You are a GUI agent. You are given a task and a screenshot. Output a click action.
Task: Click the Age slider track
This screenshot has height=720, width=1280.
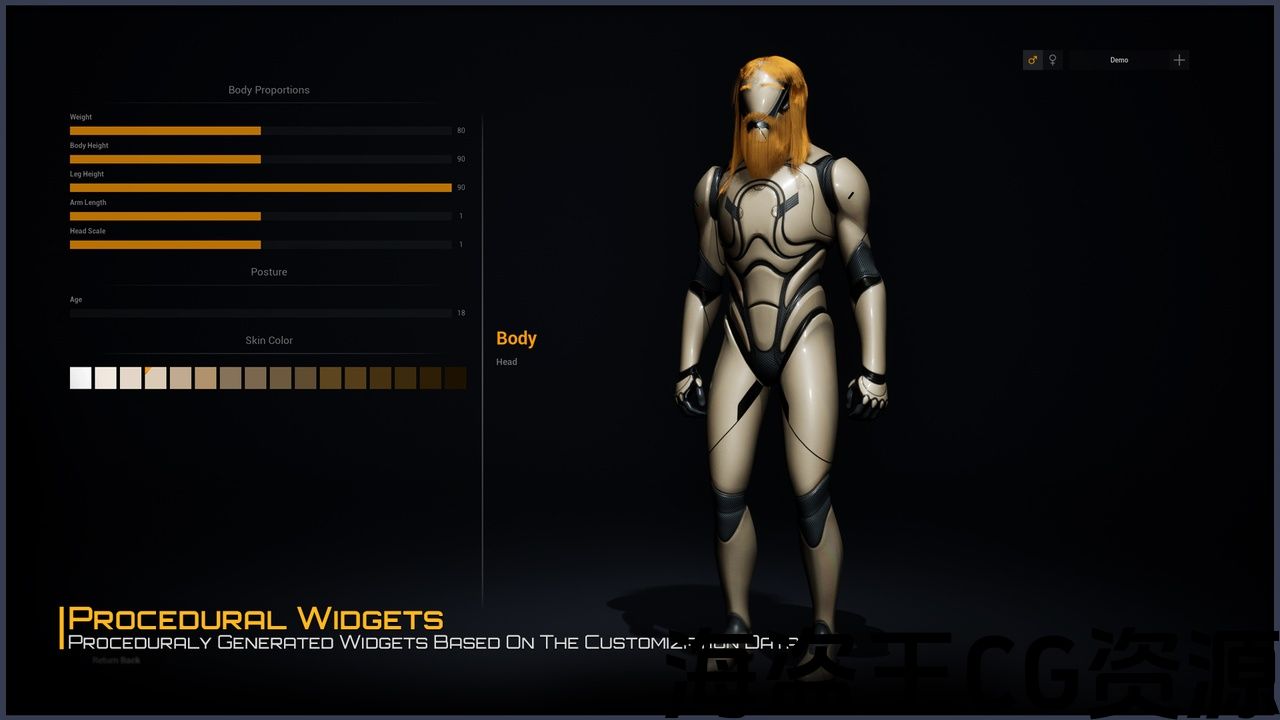[x=260, y=313]
